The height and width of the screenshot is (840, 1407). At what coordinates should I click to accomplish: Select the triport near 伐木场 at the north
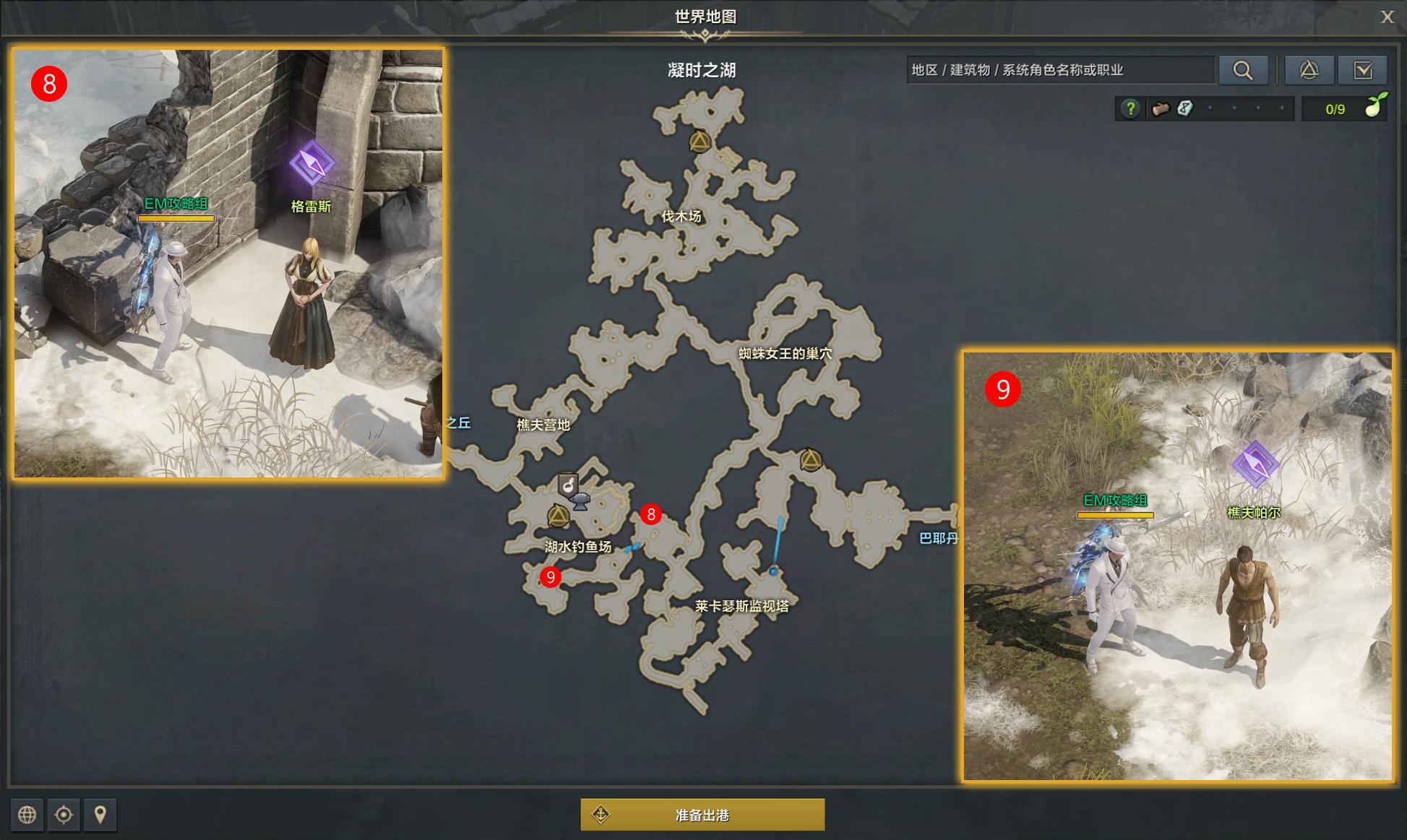[700, 142]
